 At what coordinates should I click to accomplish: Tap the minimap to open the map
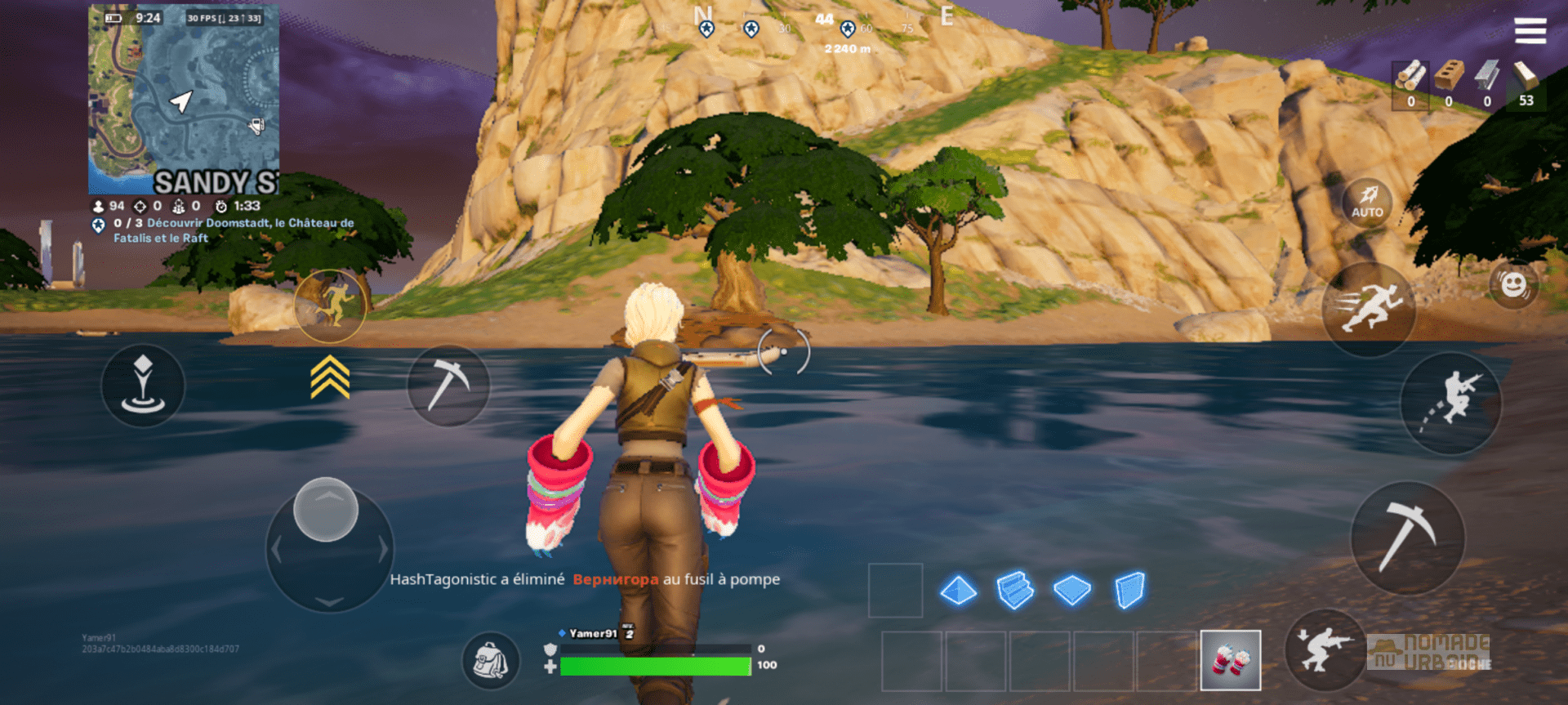click(x=184, y=100)
